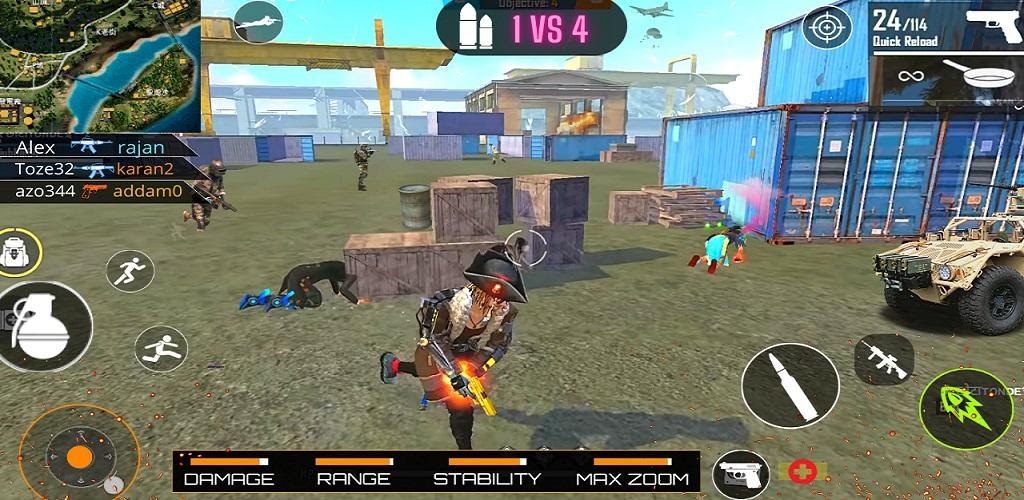Select player azo344 in the squad list
The image size is (1024, 500).
point(45,190)
